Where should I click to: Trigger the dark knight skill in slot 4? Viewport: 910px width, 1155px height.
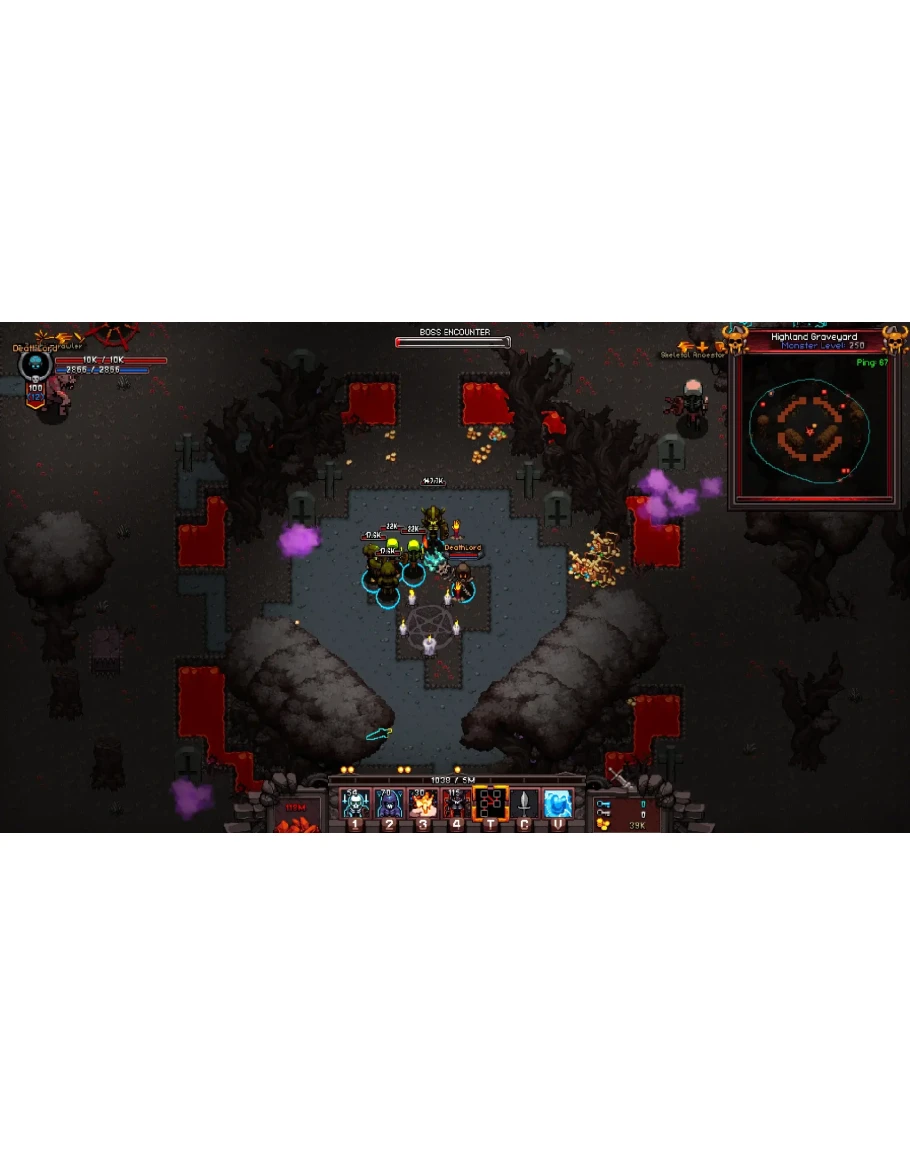(457, 803)
